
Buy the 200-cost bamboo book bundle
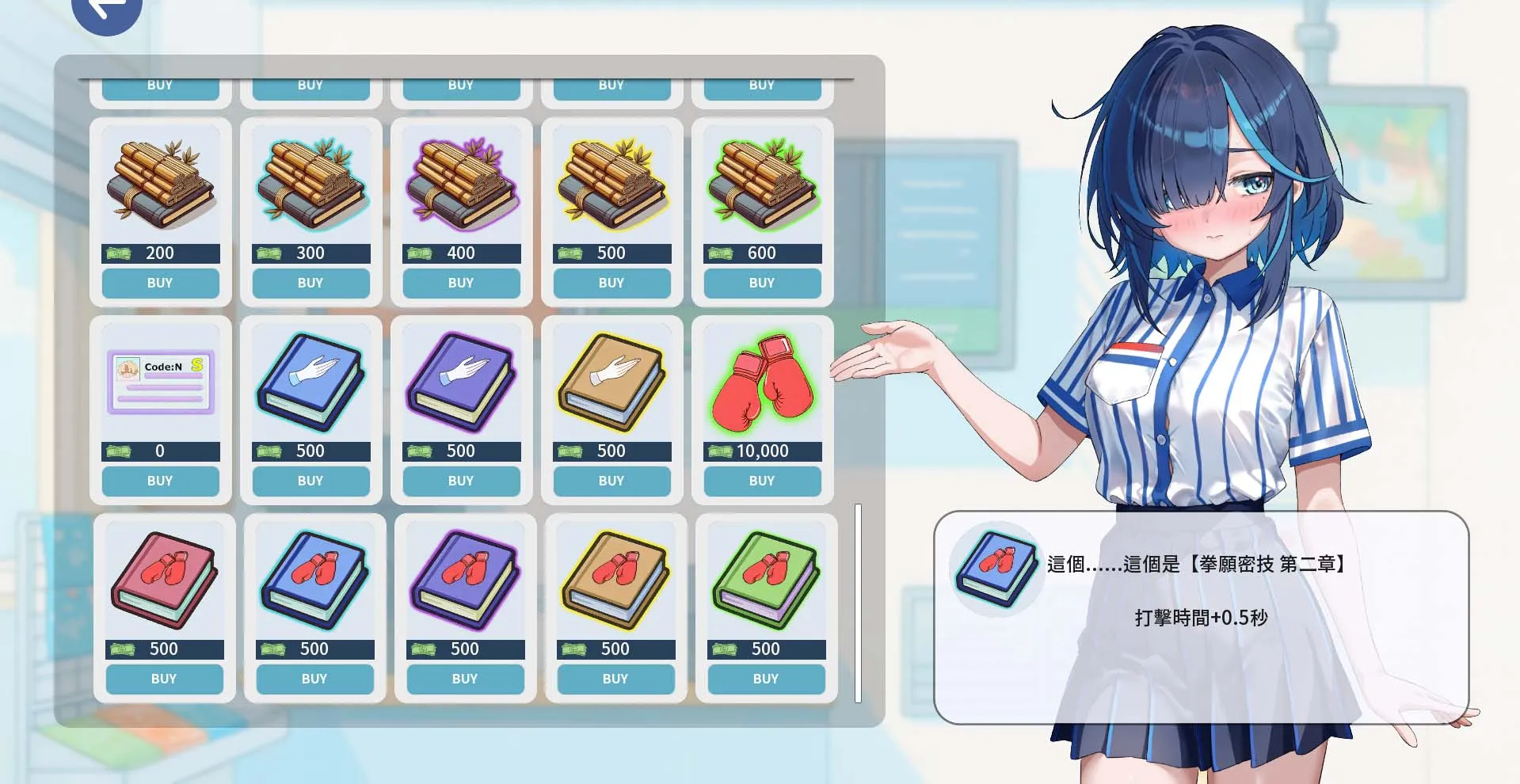160,283
